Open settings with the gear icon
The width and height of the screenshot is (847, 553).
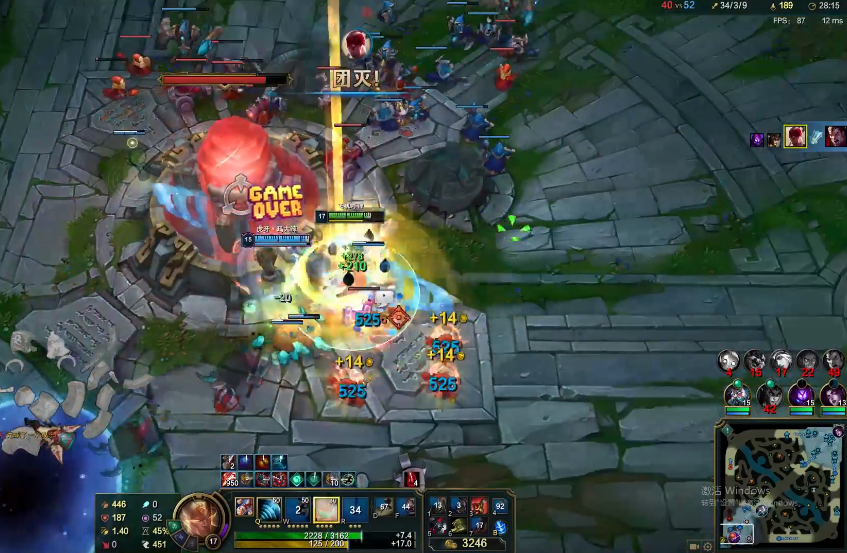tap(708, 546)
